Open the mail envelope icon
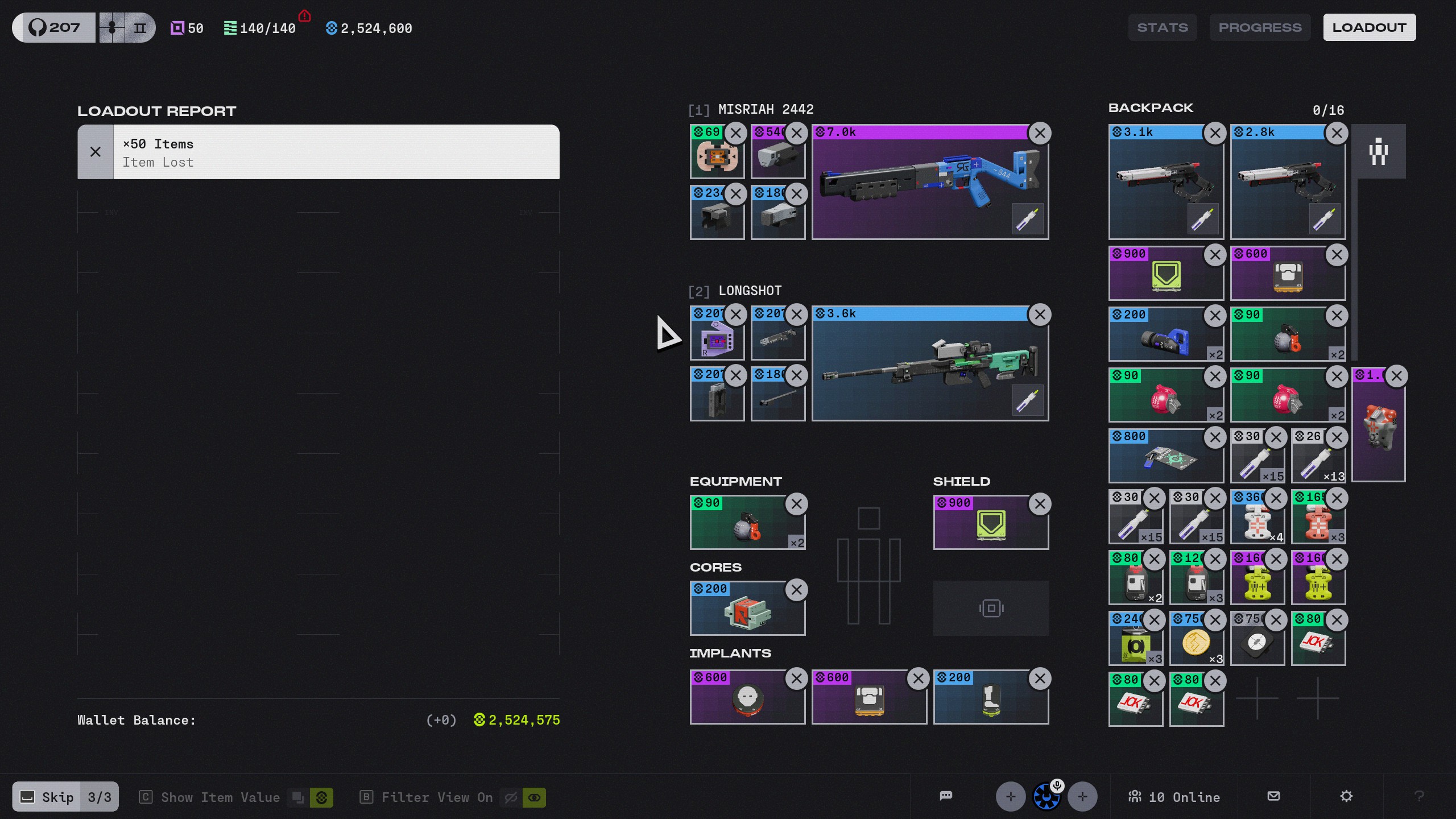Image resolution: width=1456 pixels, height=819 pixels. point(1274,796)
